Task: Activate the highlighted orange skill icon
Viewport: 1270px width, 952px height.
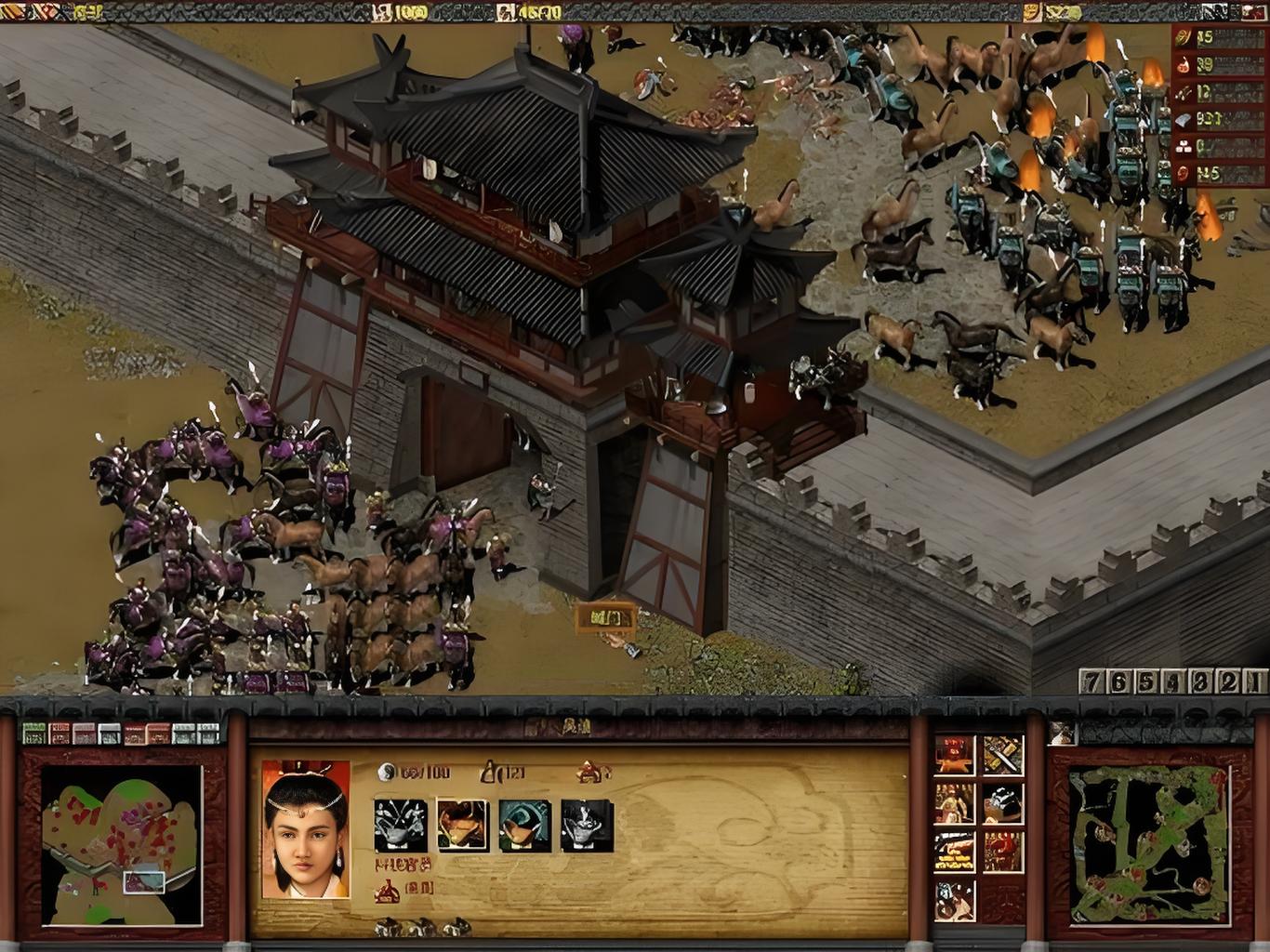Action: pyautogui.click(x=462, y=826)
